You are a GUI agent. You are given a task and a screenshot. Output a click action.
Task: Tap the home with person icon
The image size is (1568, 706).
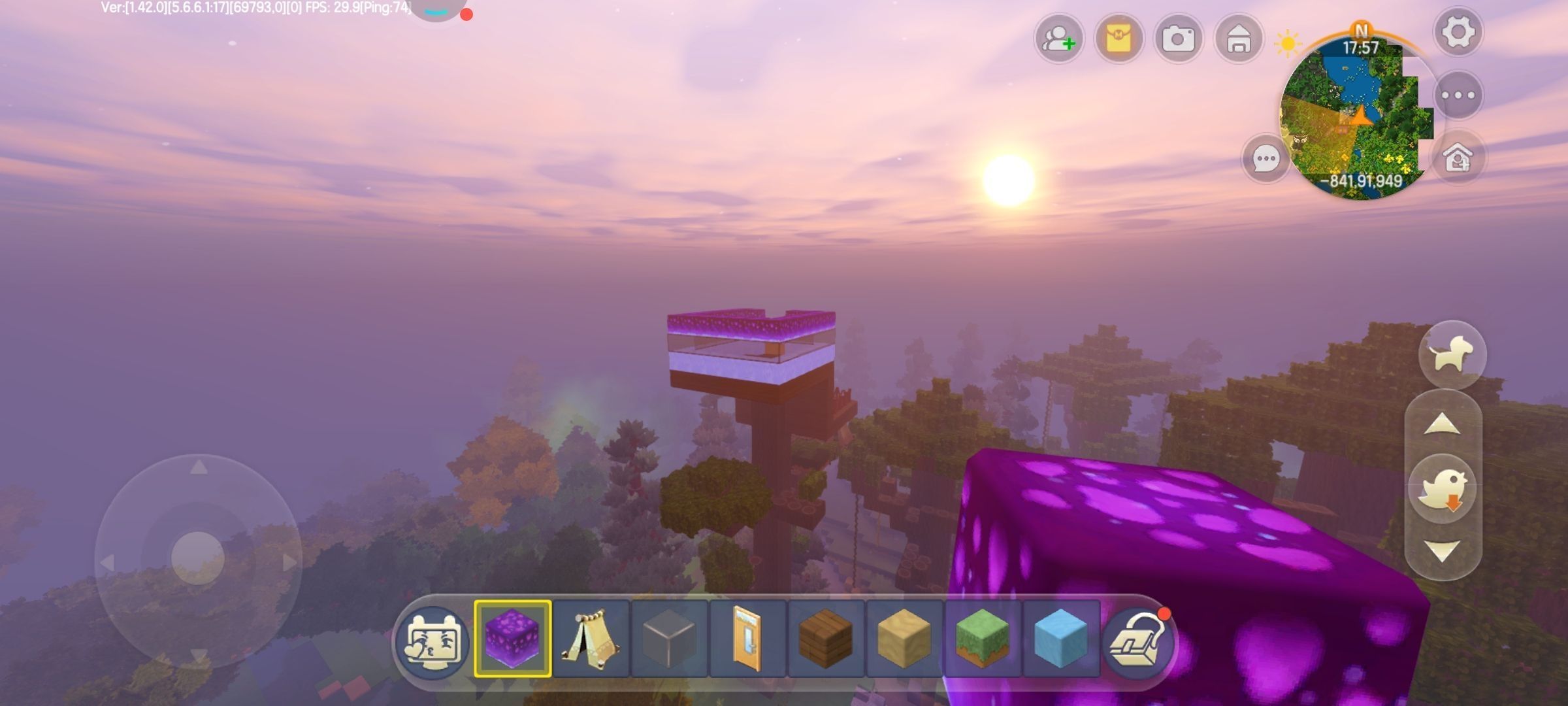pos(1458,158)
